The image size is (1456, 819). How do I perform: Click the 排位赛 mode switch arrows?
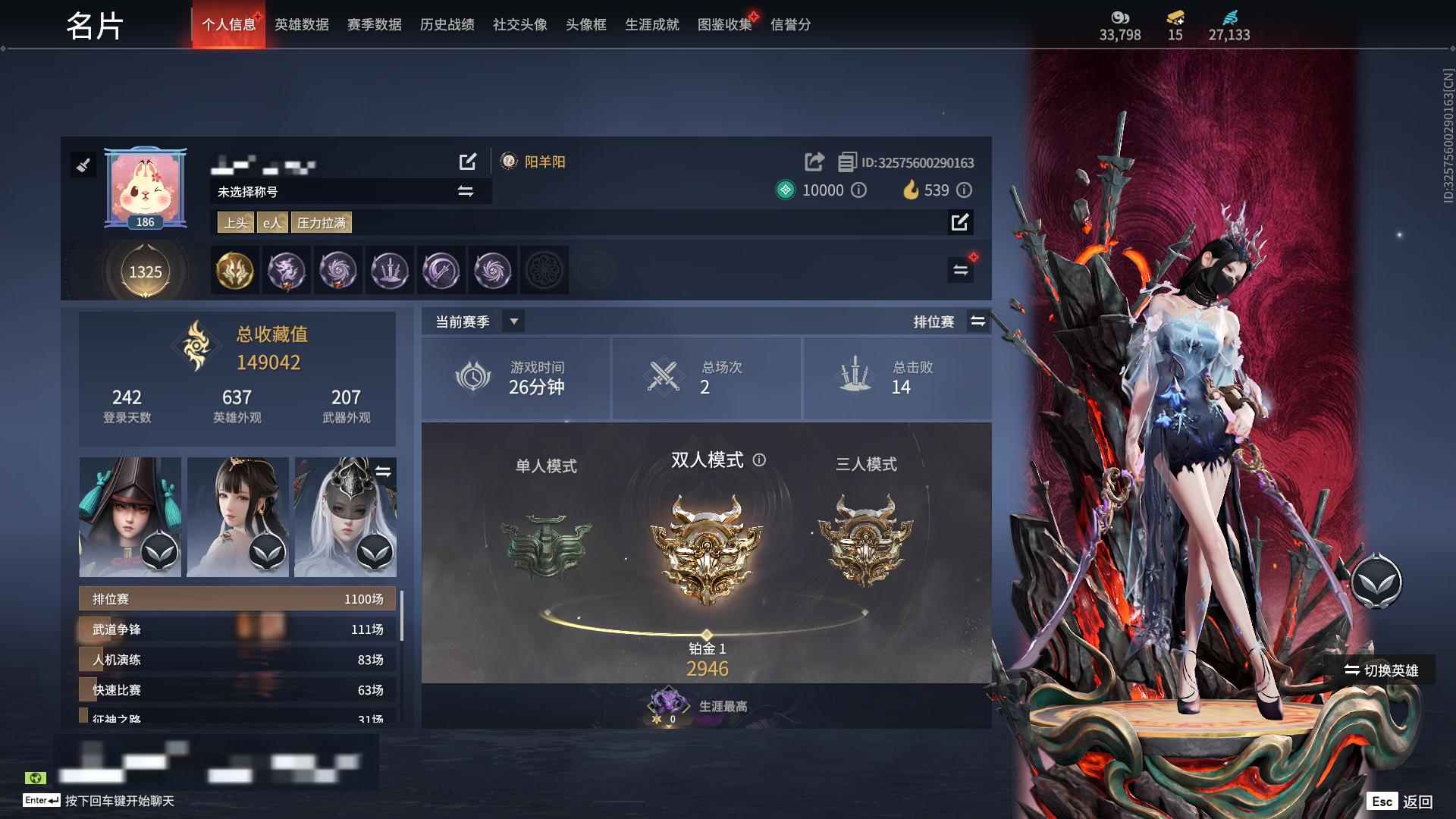click(x=978, y=322)
